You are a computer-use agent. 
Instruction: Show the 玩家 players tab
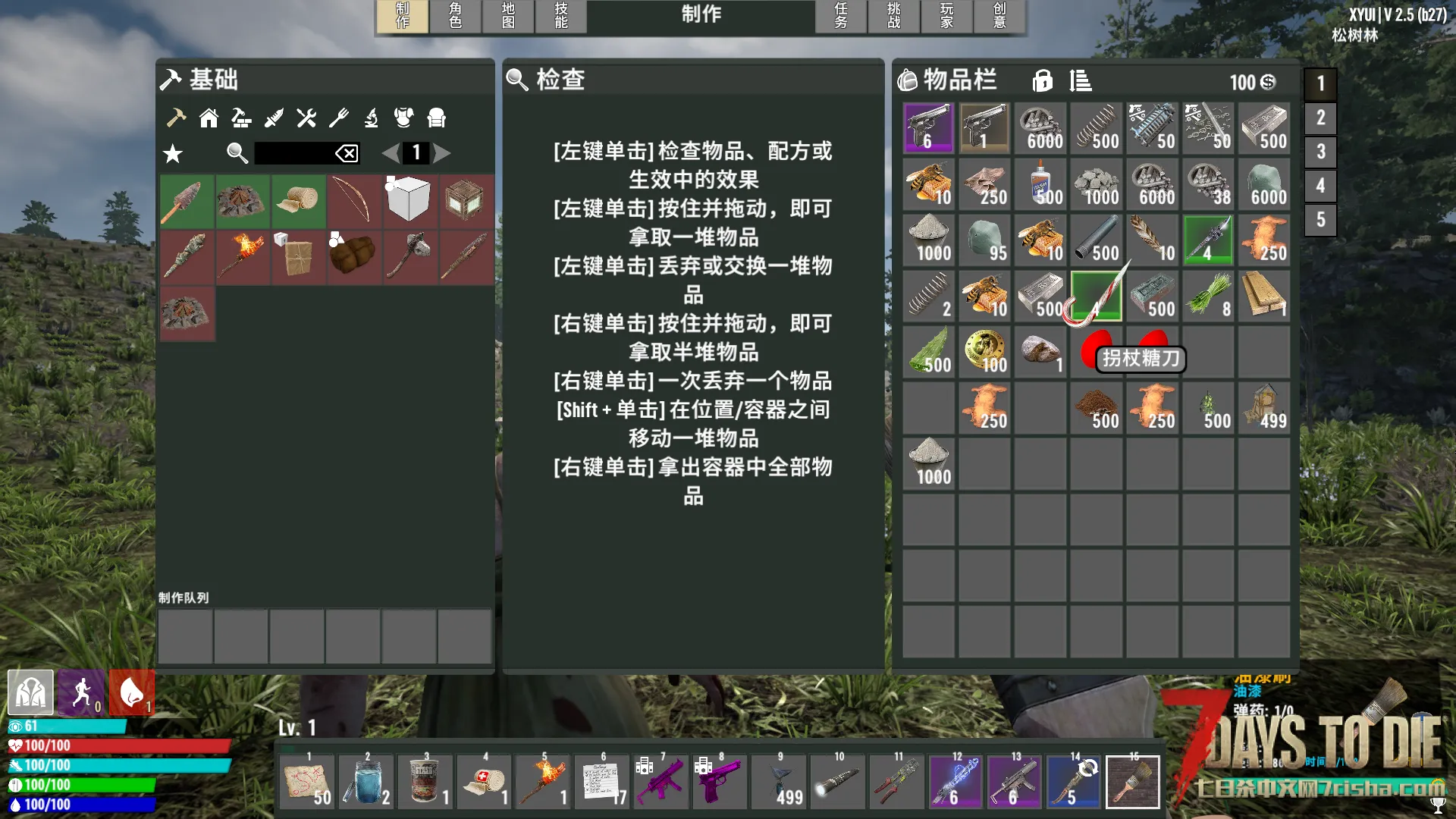point(947,15)
